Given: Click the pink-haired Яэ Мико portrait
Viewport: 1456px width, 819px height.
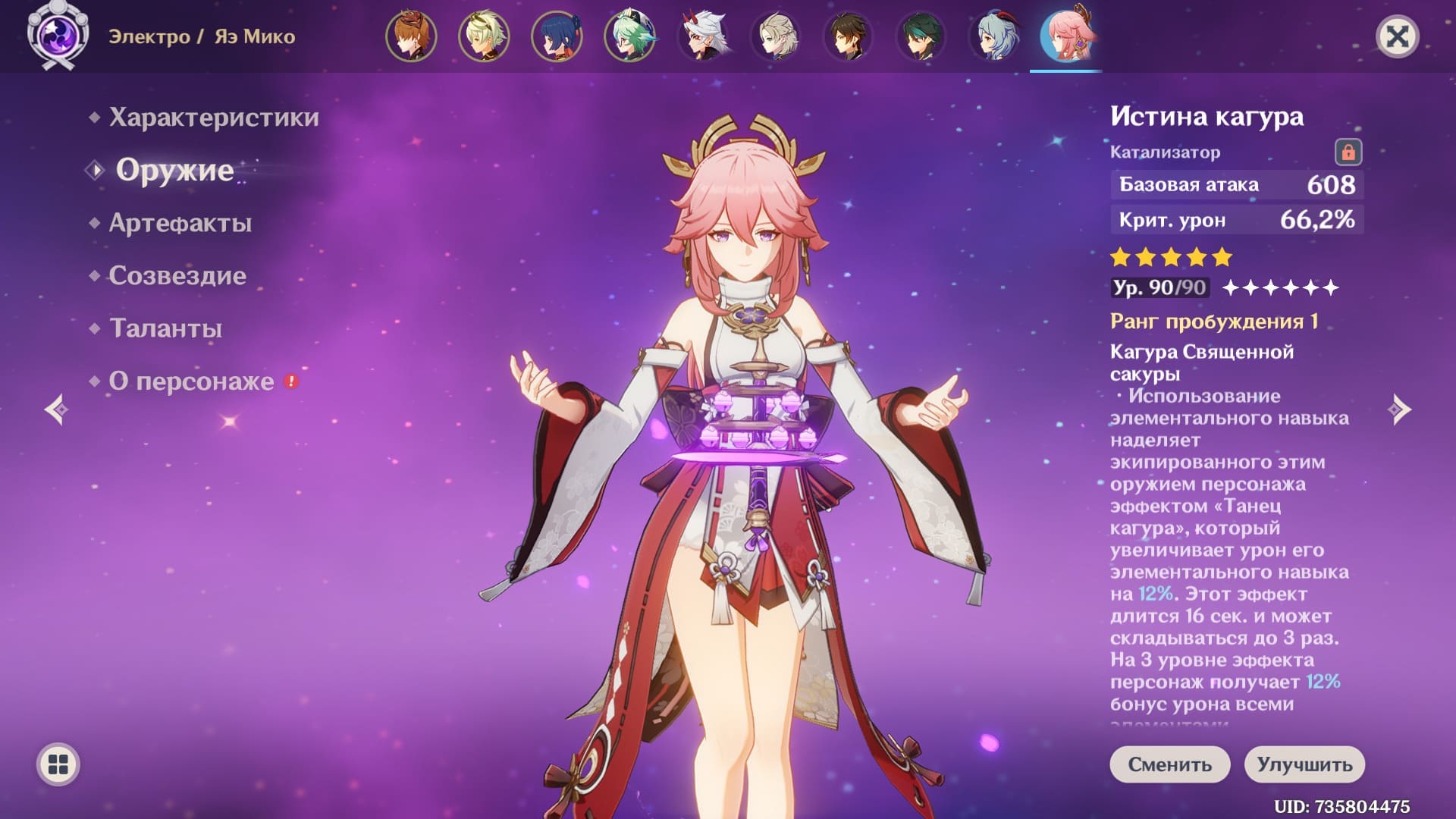Looking at the screenshot, I should (x=1066, y=36).
